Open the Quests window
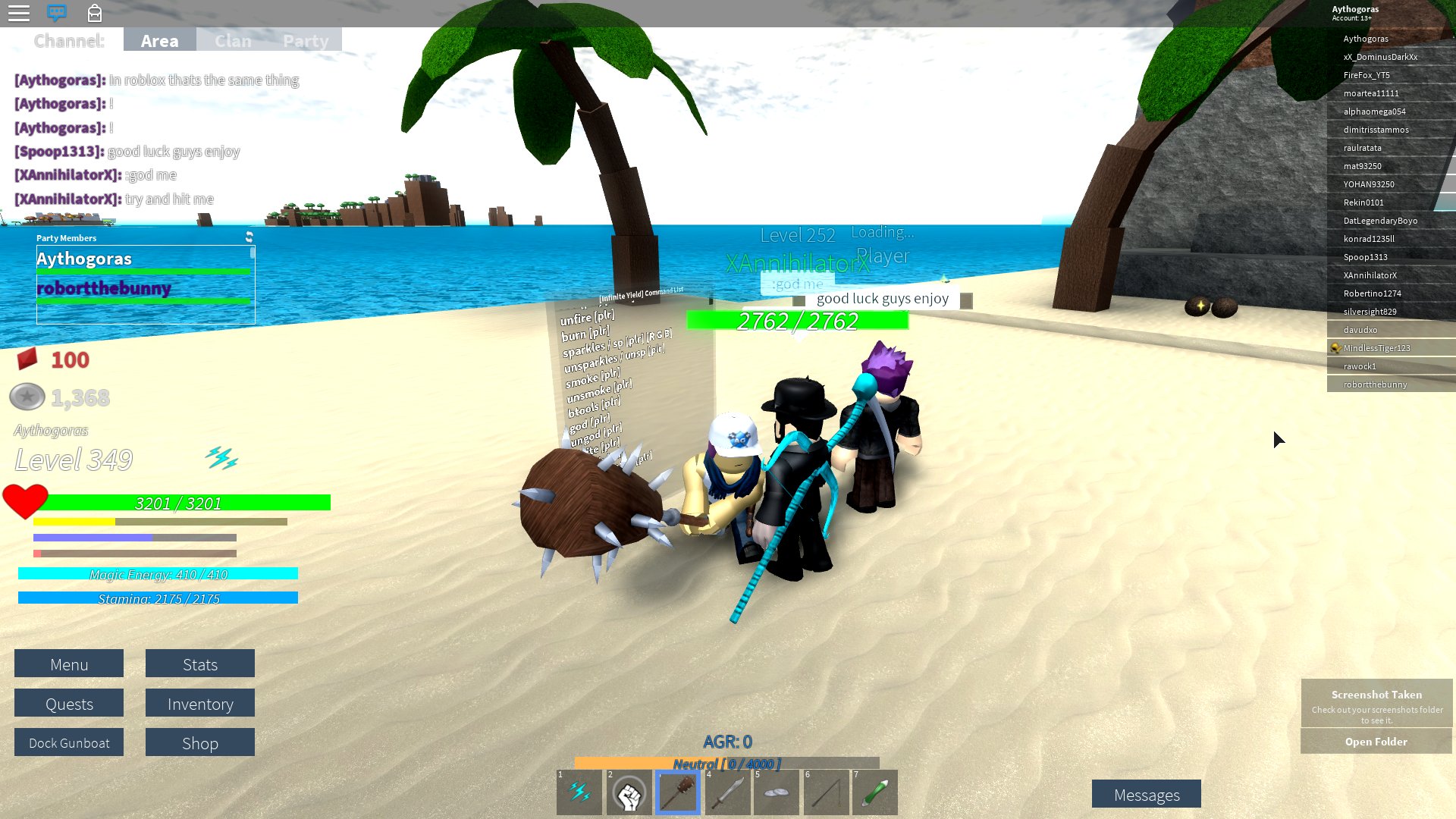 coord(68,703)
